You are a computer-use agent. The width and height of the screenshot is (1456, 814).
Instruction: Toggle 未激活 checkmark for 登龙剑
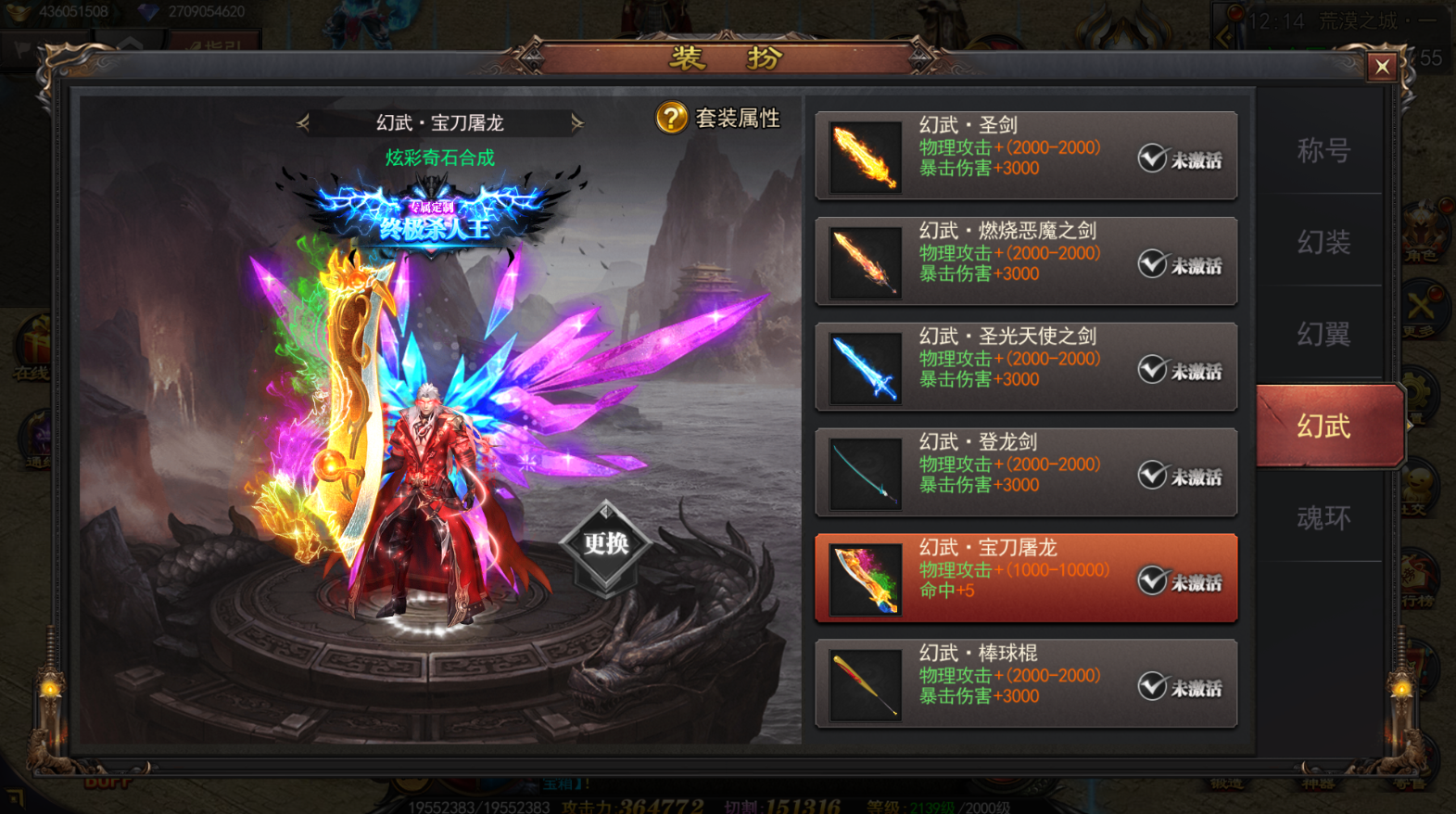(1153, 475)
